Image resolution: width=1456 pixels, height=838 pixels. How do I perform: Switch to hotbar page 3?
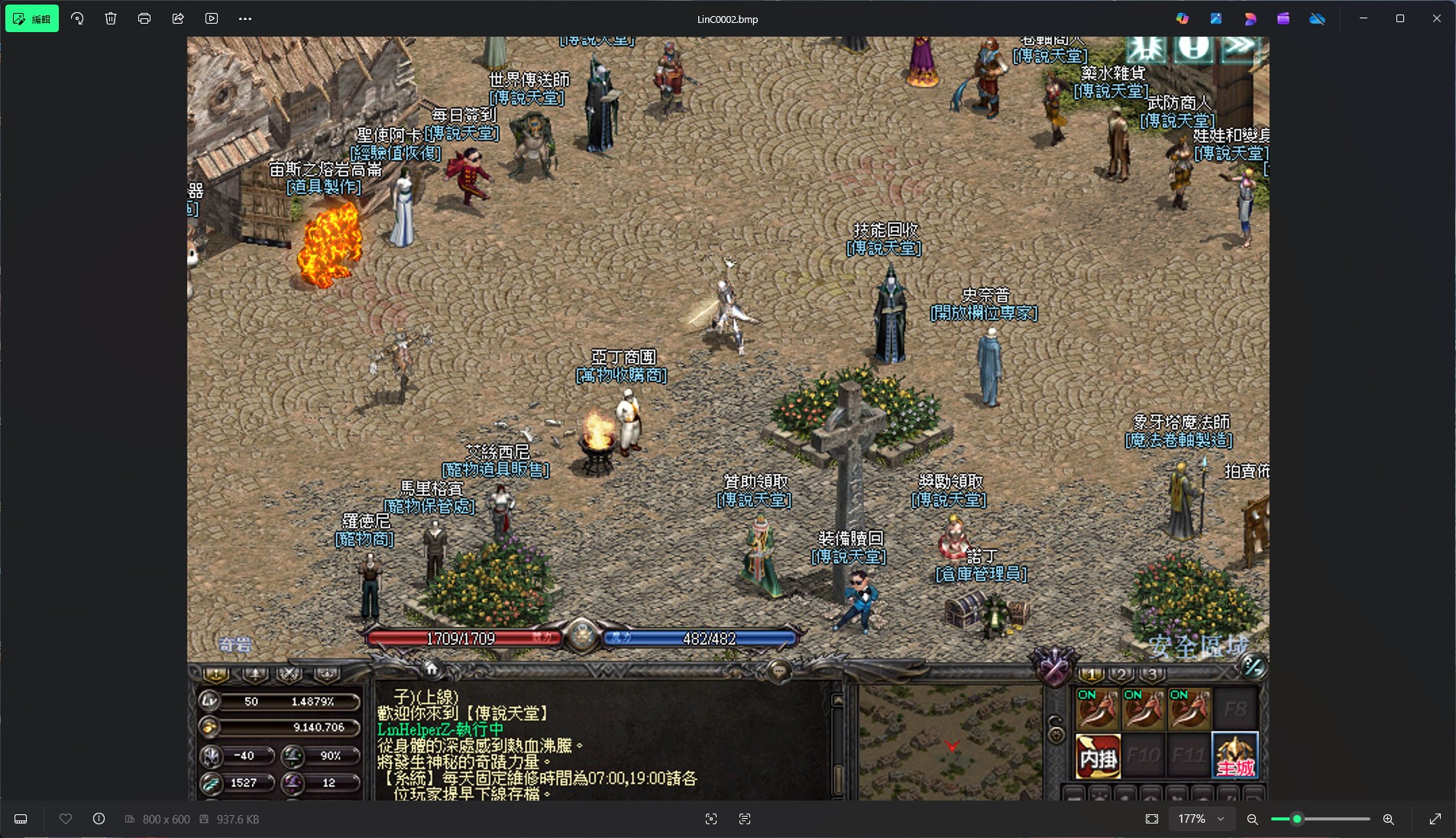1152,674
